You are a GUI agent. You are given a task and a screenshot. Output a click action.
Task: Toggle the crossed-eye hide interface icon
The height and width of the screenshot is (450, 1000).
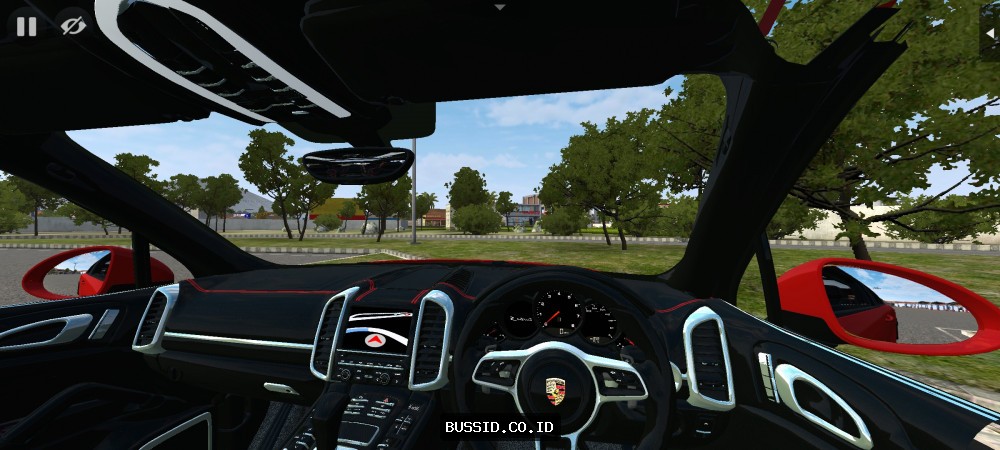point(72,26)
